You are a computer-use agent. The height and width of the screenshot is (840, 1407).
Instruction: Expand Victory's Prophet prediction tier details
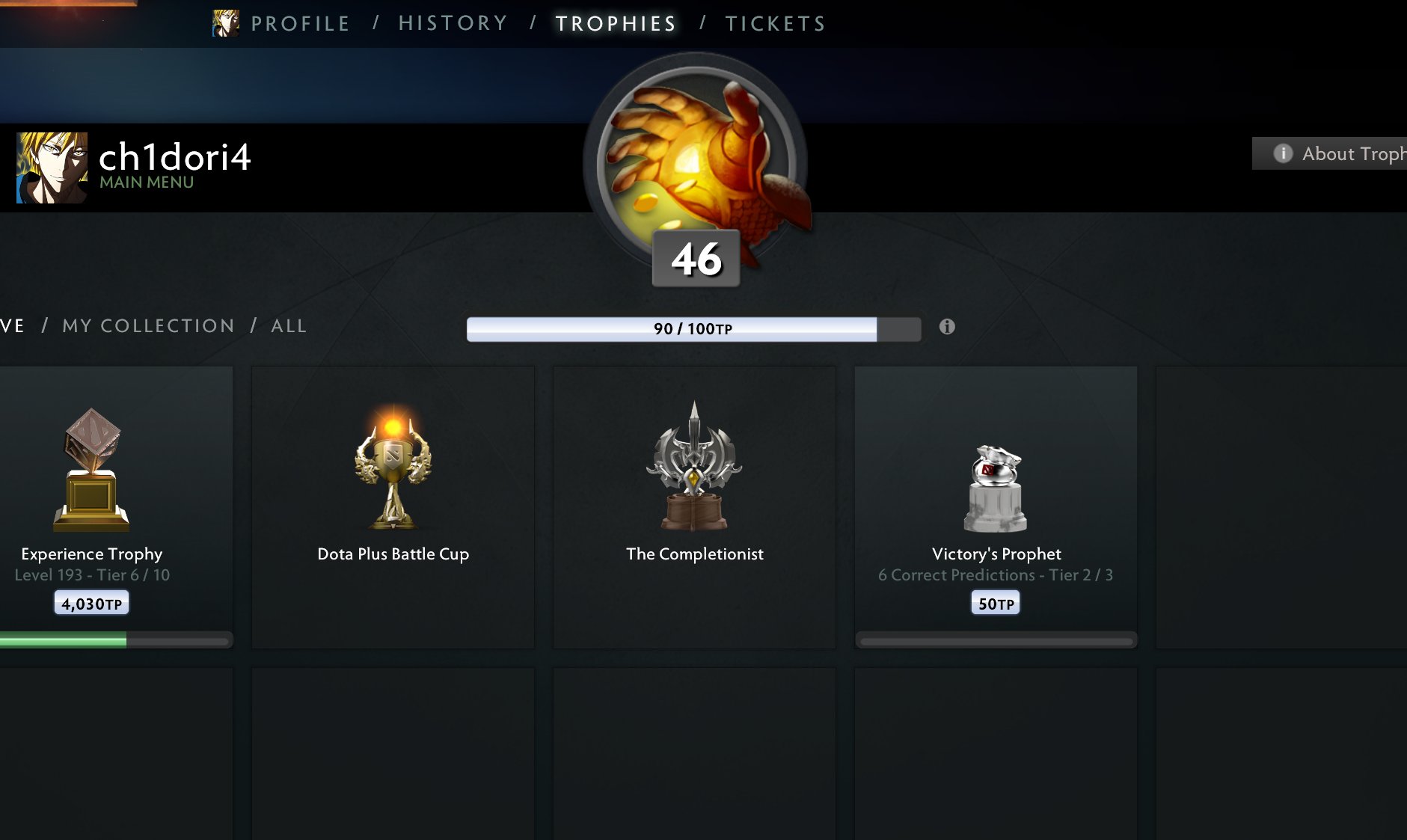996,574
